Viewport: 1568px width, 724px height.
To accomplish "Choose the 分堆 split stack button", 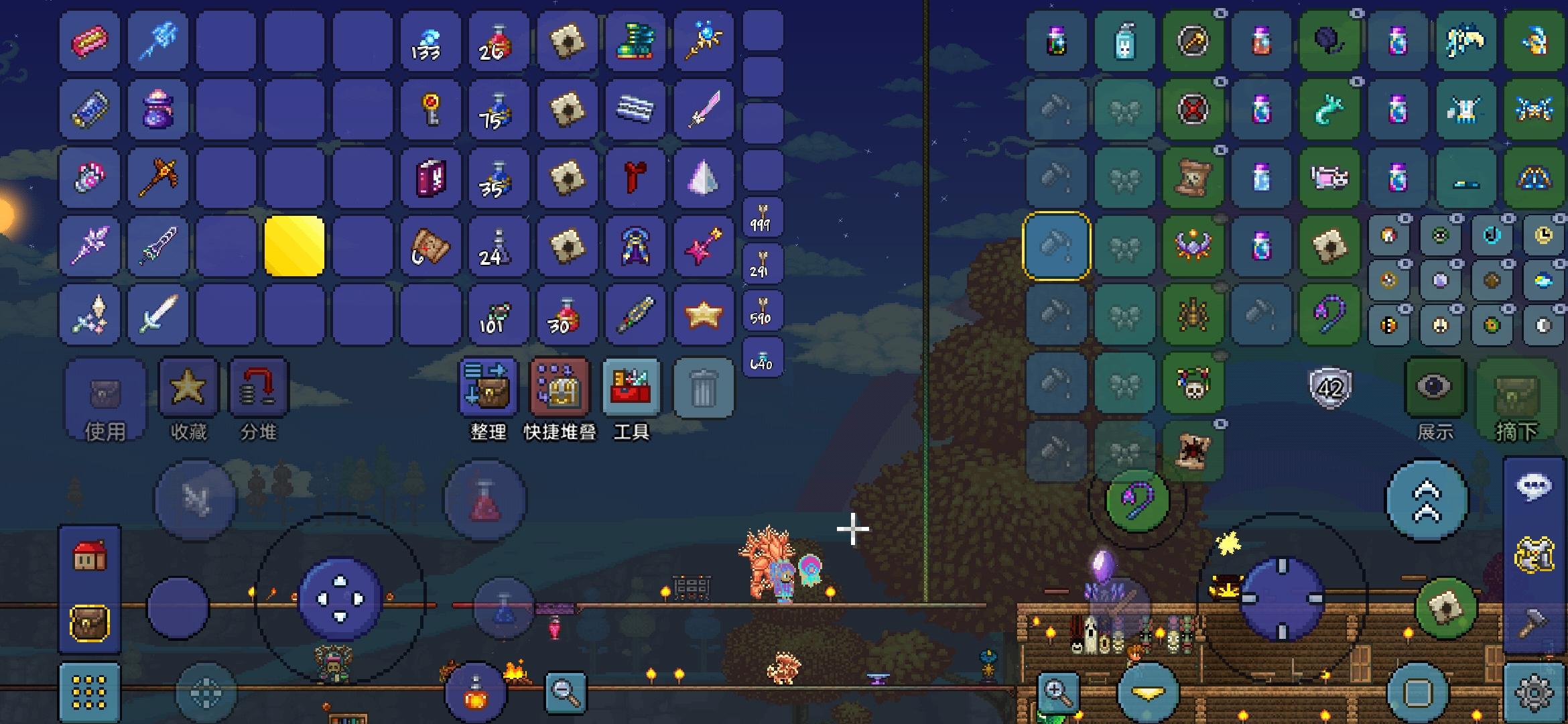I will [259, 387].
